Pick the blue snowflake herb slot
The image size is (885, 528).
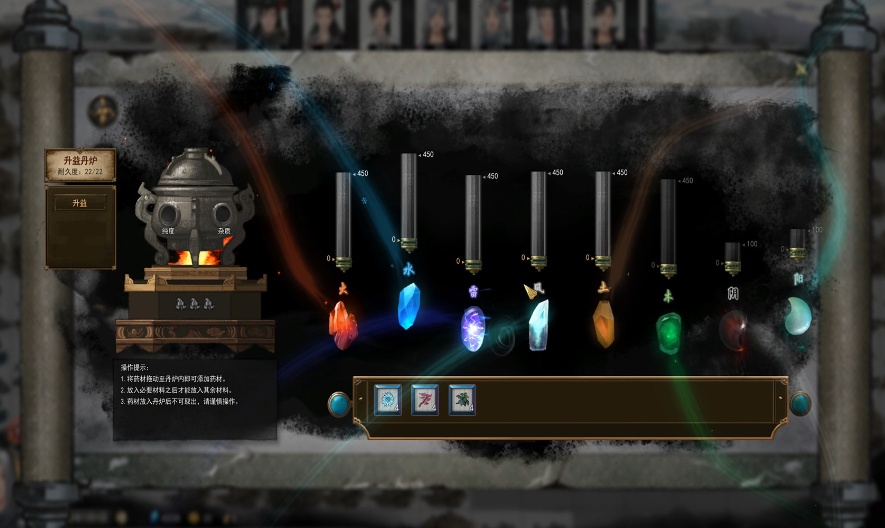(x=388, y=399)
